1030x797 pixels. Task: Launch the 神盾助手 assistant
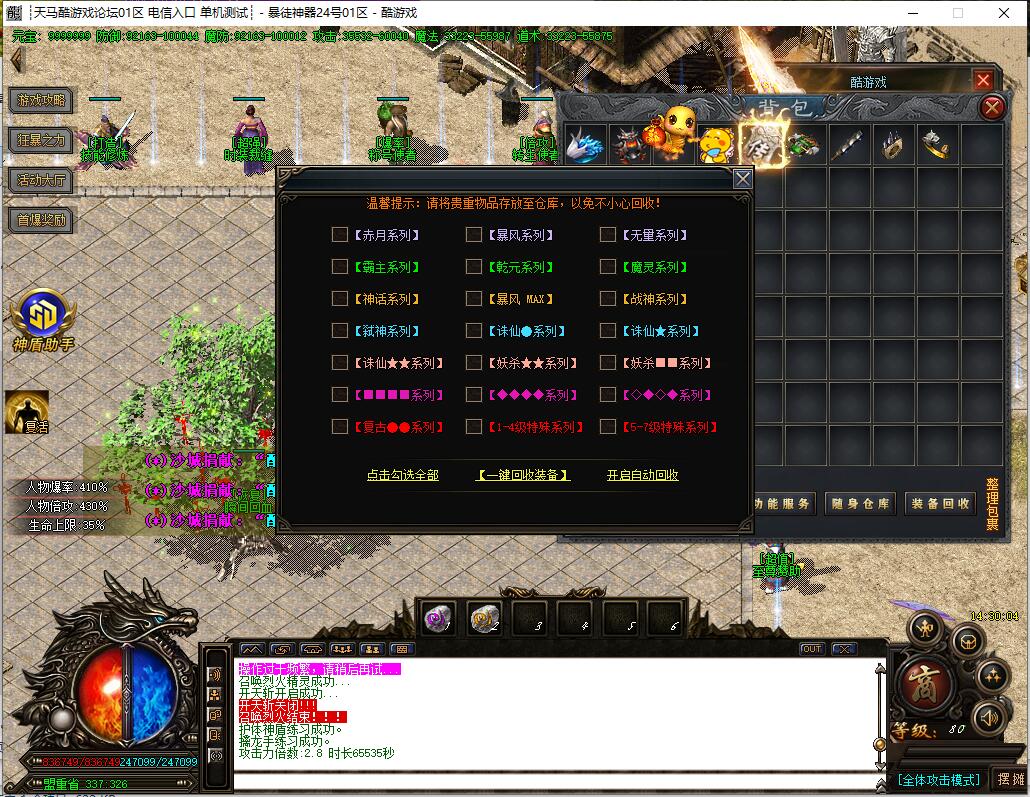(x=43, y=319)
